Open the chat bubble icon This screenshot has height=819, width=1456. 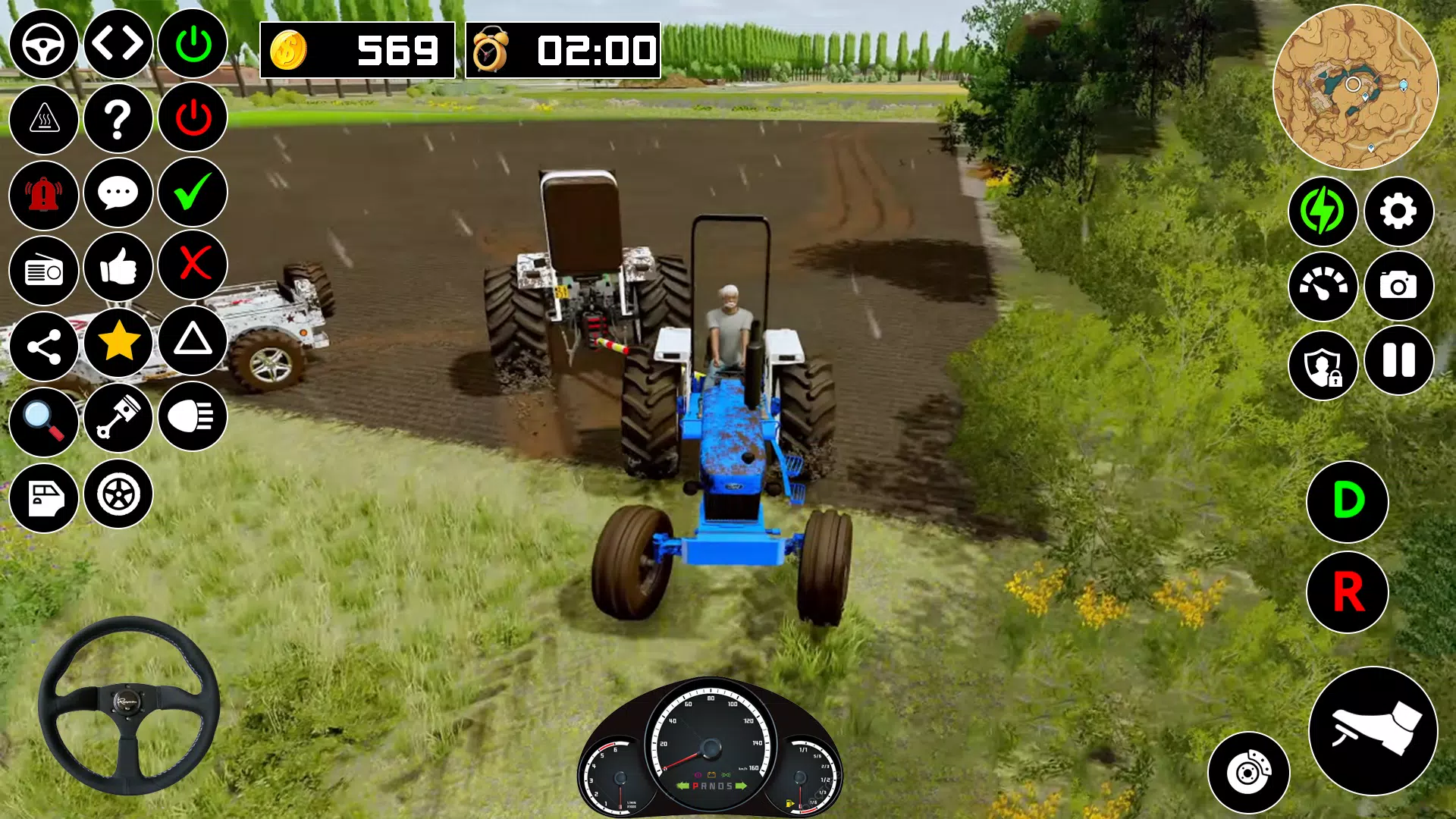pyautogui.click(x=118, y=193)
